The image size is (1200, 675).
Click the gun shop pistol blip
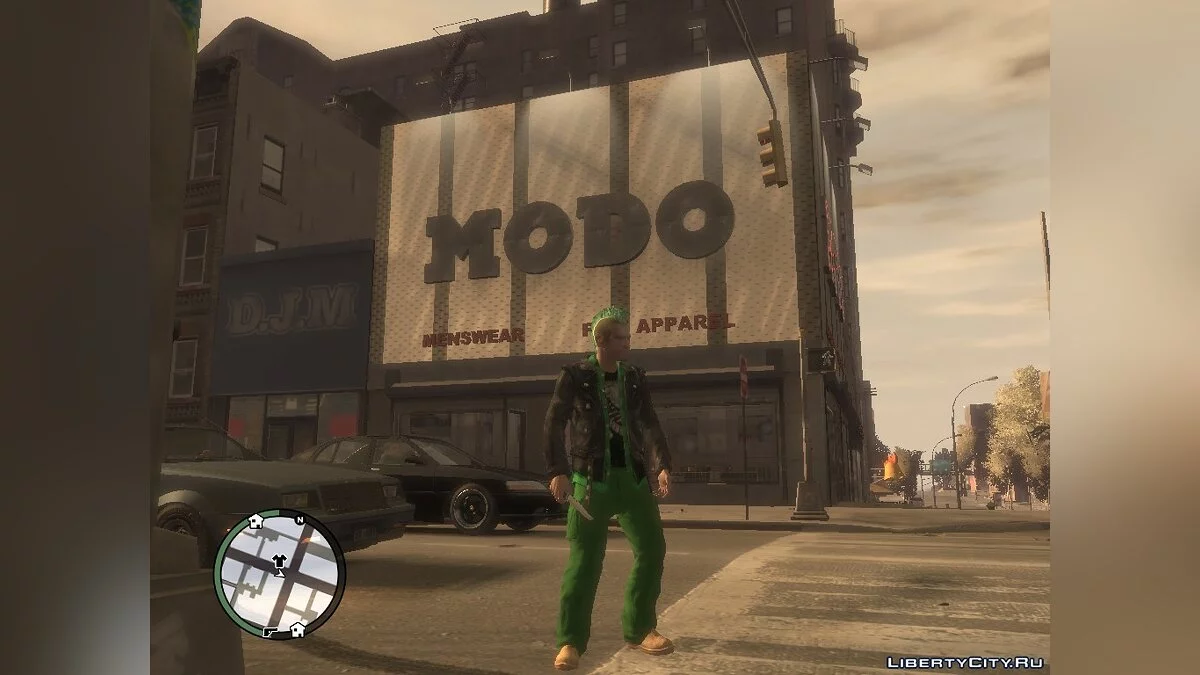click(272, 631)
